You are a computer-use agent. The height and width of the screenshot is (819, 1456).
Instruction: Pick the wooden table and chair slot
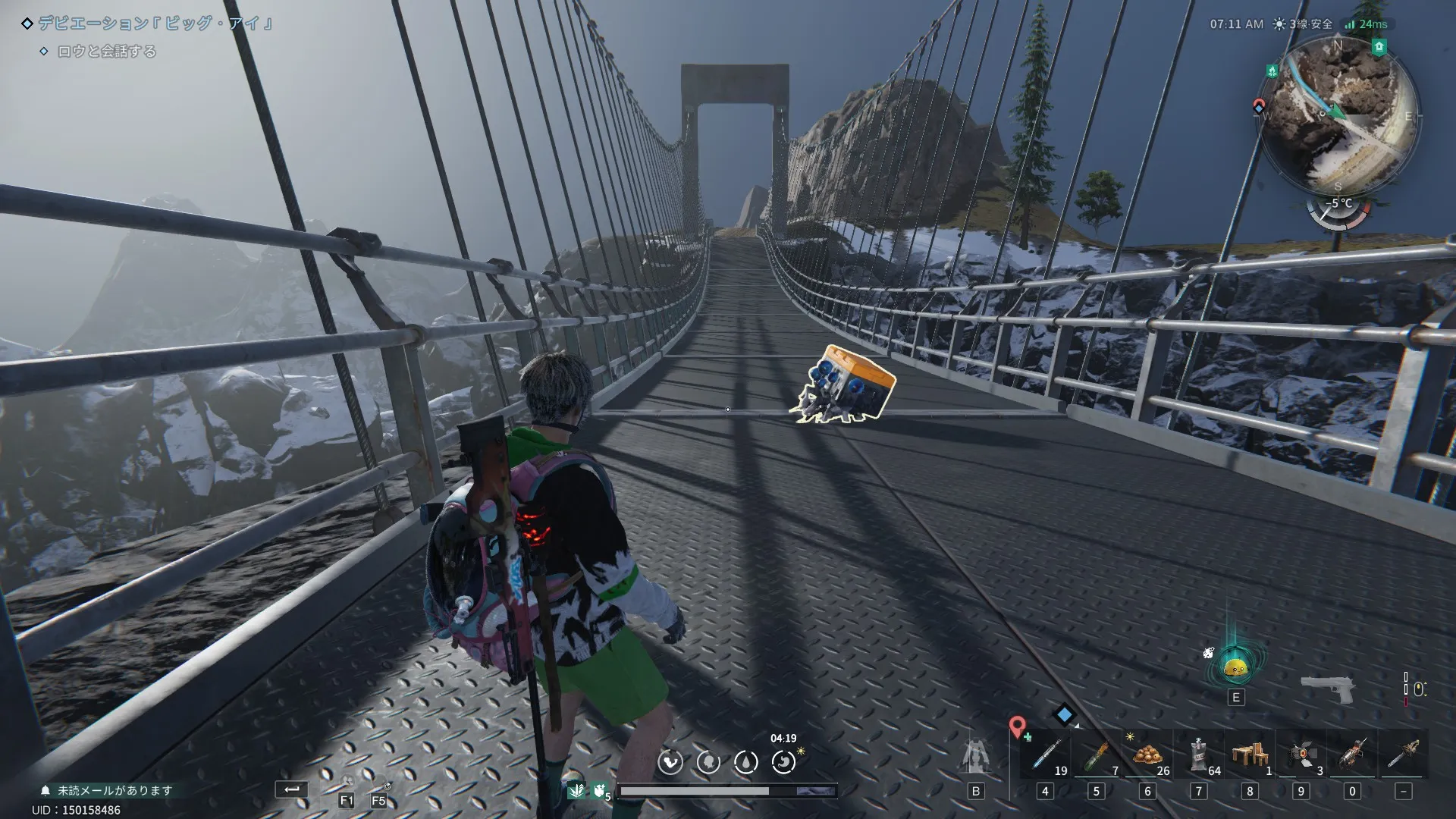click(x=1250, y=755)
